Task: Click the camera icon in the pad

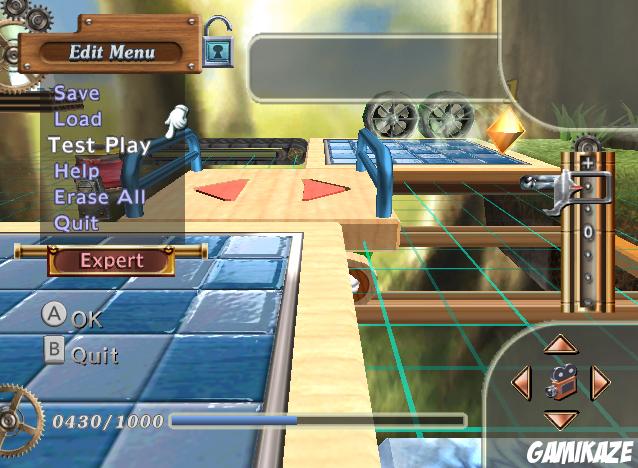Action: tap(561, 381)
